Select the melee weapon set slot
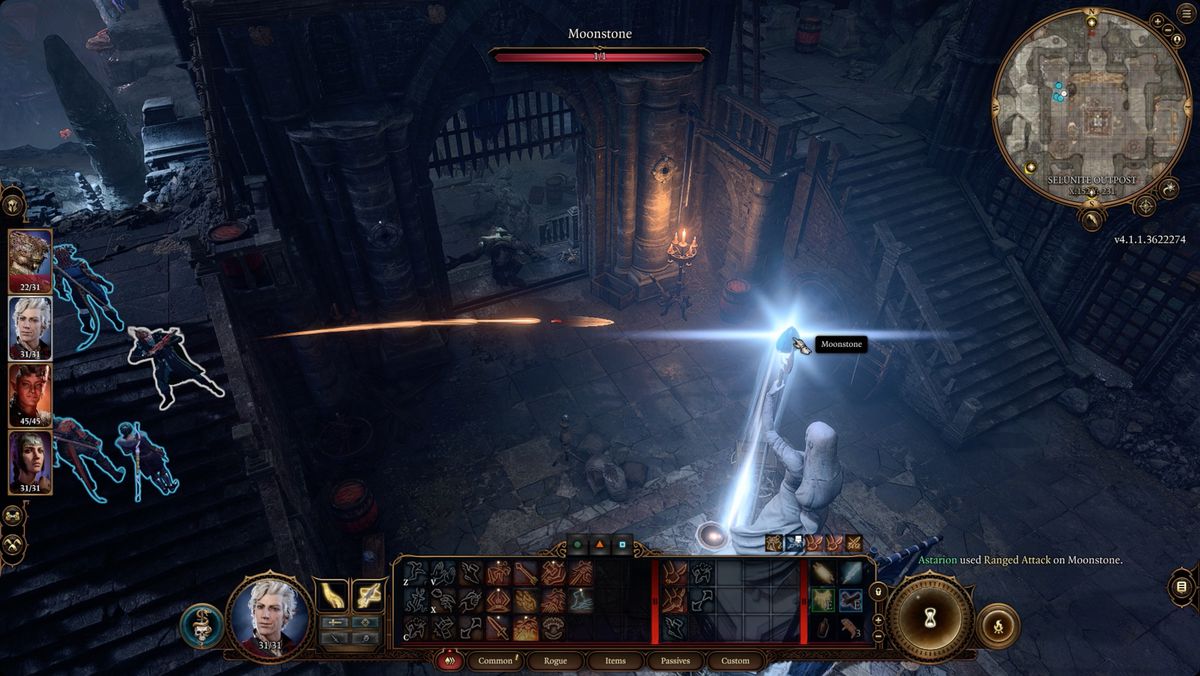 [330, 596]
